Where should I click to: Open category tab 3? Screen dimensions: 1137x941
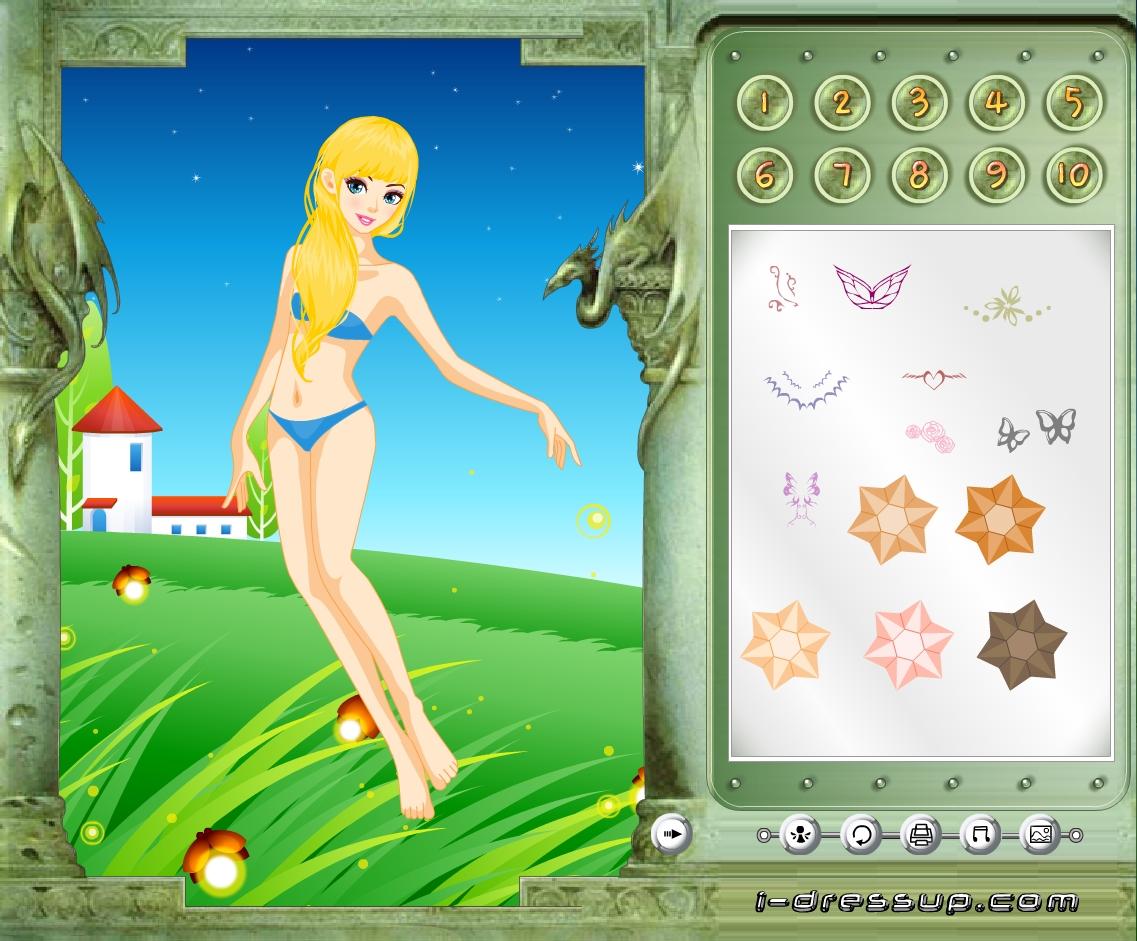tap(919, 102)
